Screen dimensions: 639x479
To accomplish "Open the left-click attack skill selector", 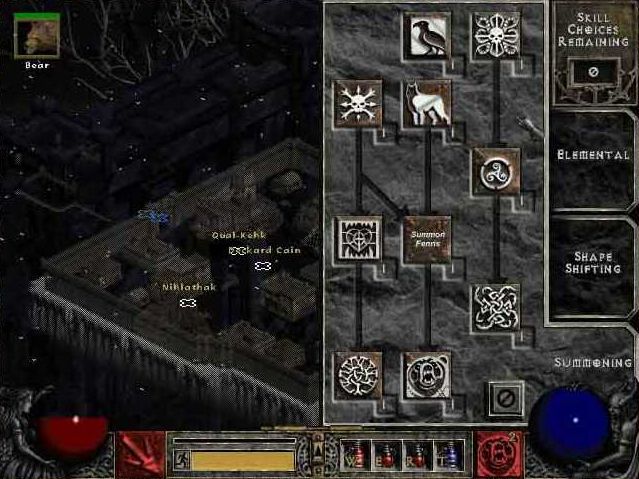I will [139, 455].
